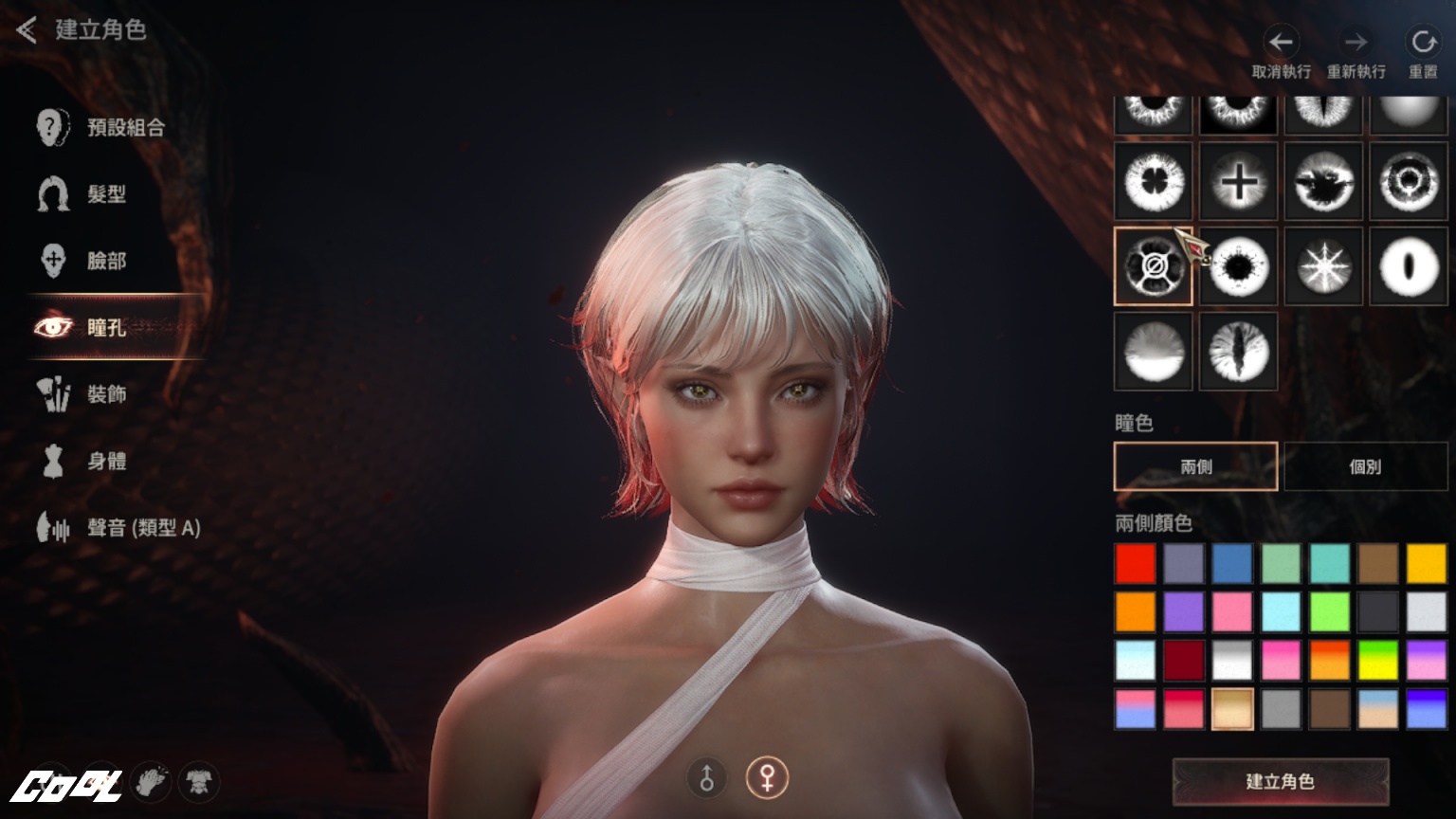This screenshot has height=819, width=1456.
Task: Choose the eight-pointed star pupil style
Action: click(x=1323, y=266)
